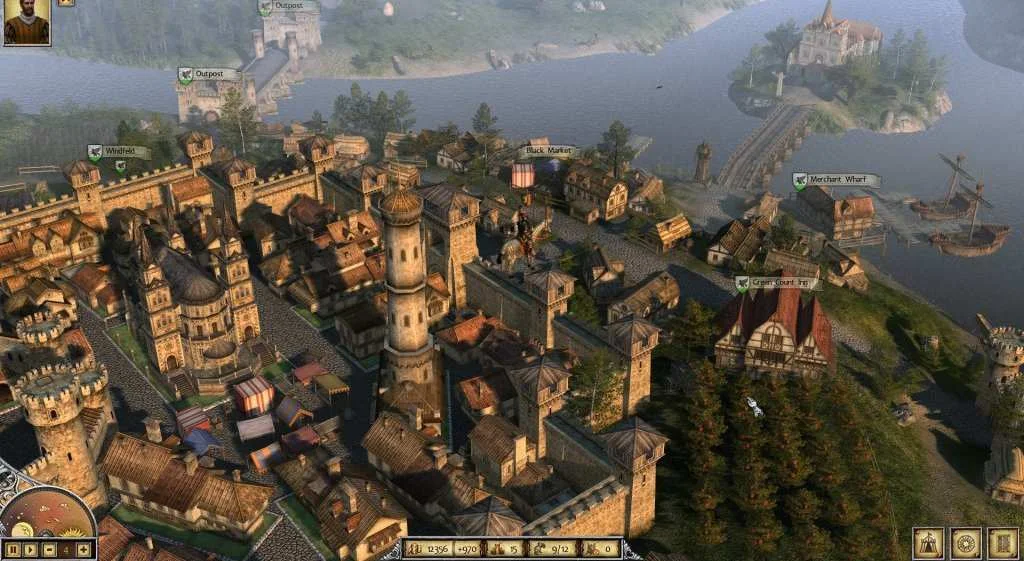The image size is (1024, 561).
Task: Choose the Merchant Wharf marker
Action: 837,181
